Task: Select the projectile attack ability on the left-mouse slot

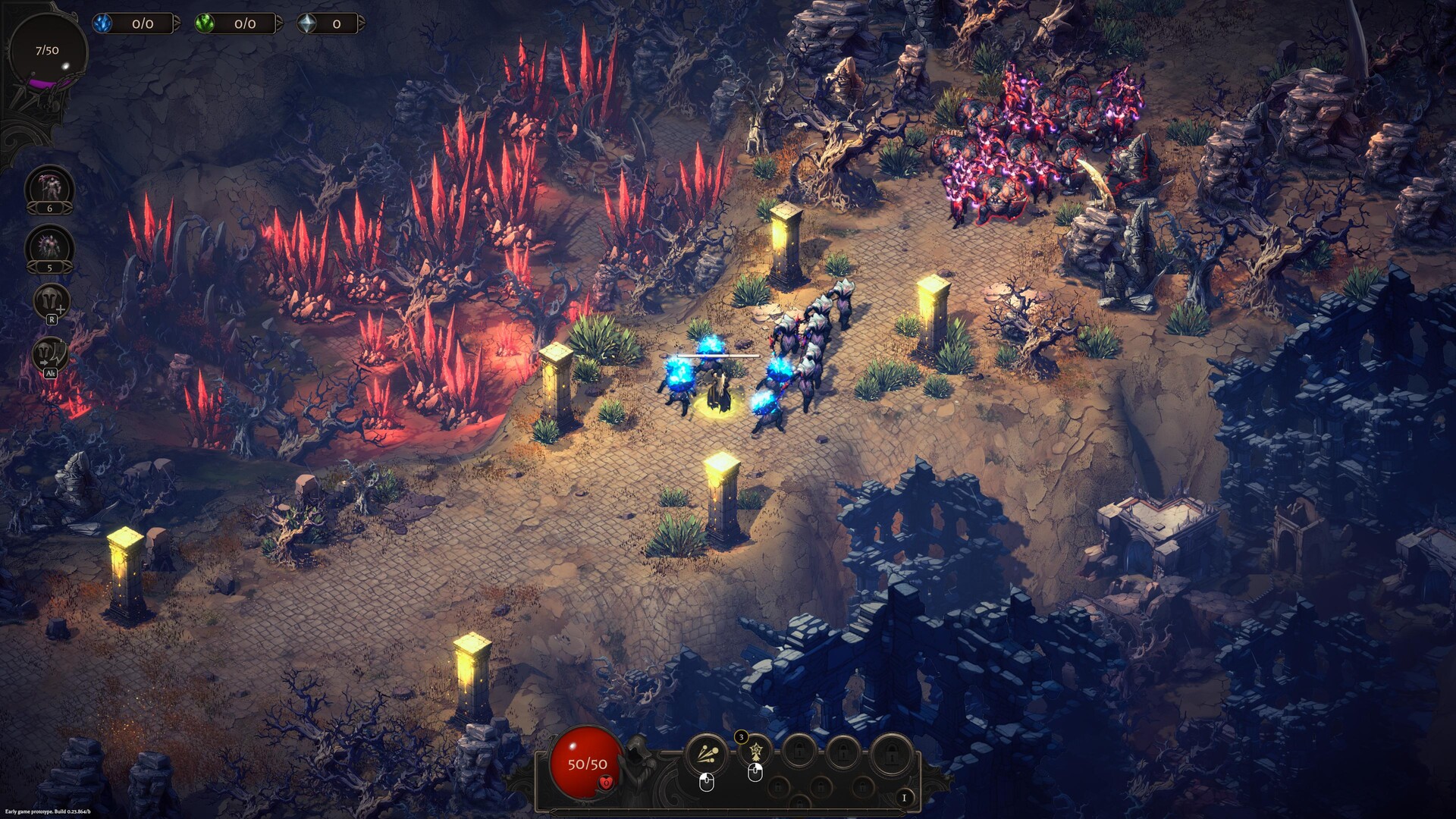Action: pos(706,752)
